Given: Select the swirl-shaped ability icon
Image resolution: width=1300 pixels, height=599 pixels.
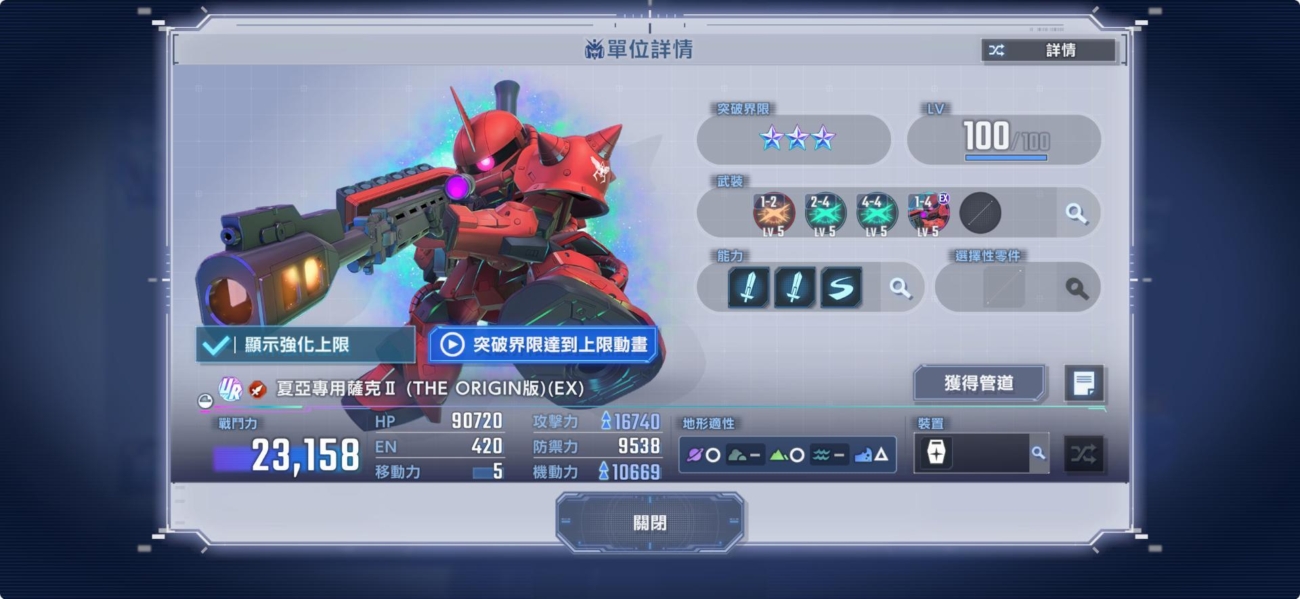Looking at the screenshot, I should (x=841, y=288).
